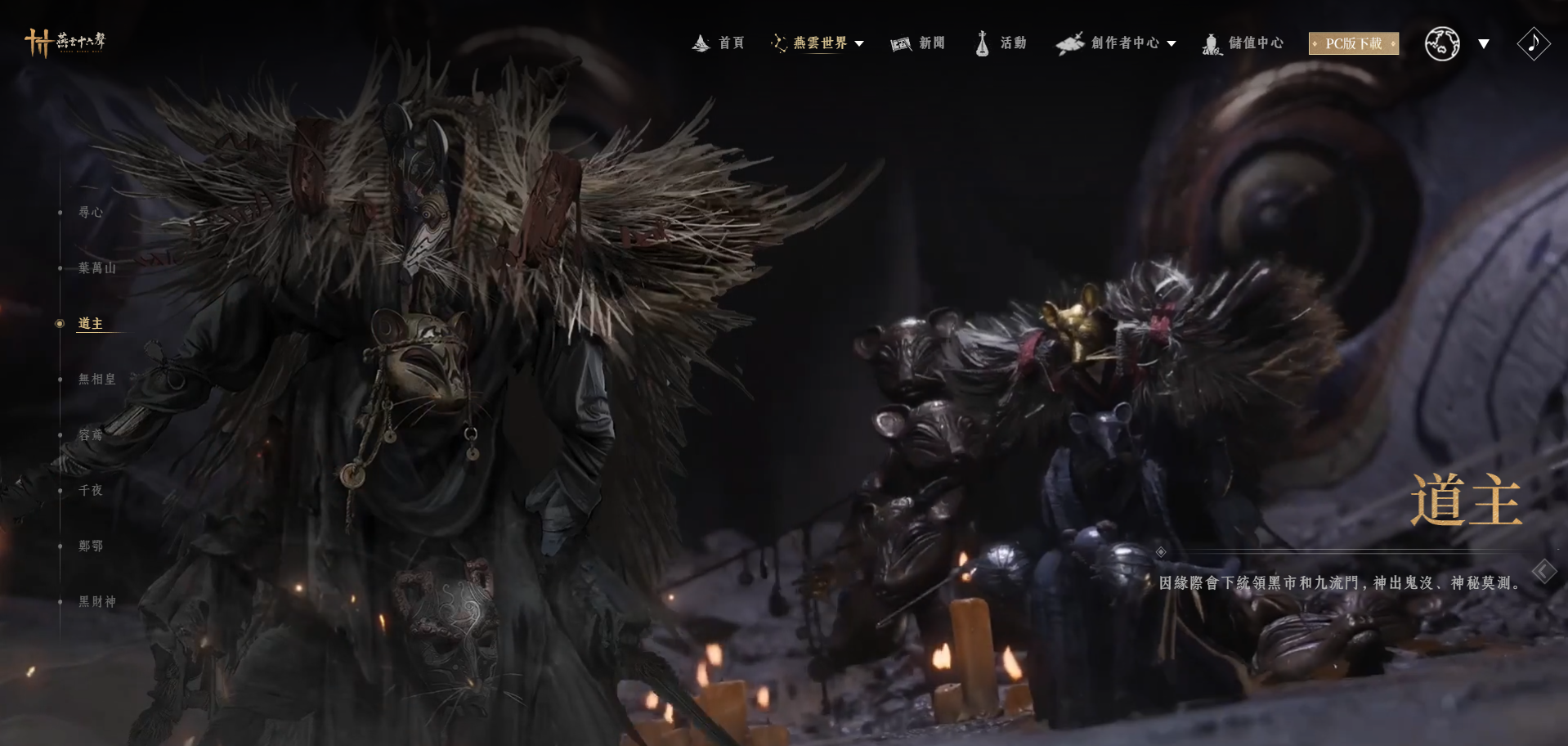Select character 葉萬山
Screen dimensions: 1568x746
click(97, 268)
